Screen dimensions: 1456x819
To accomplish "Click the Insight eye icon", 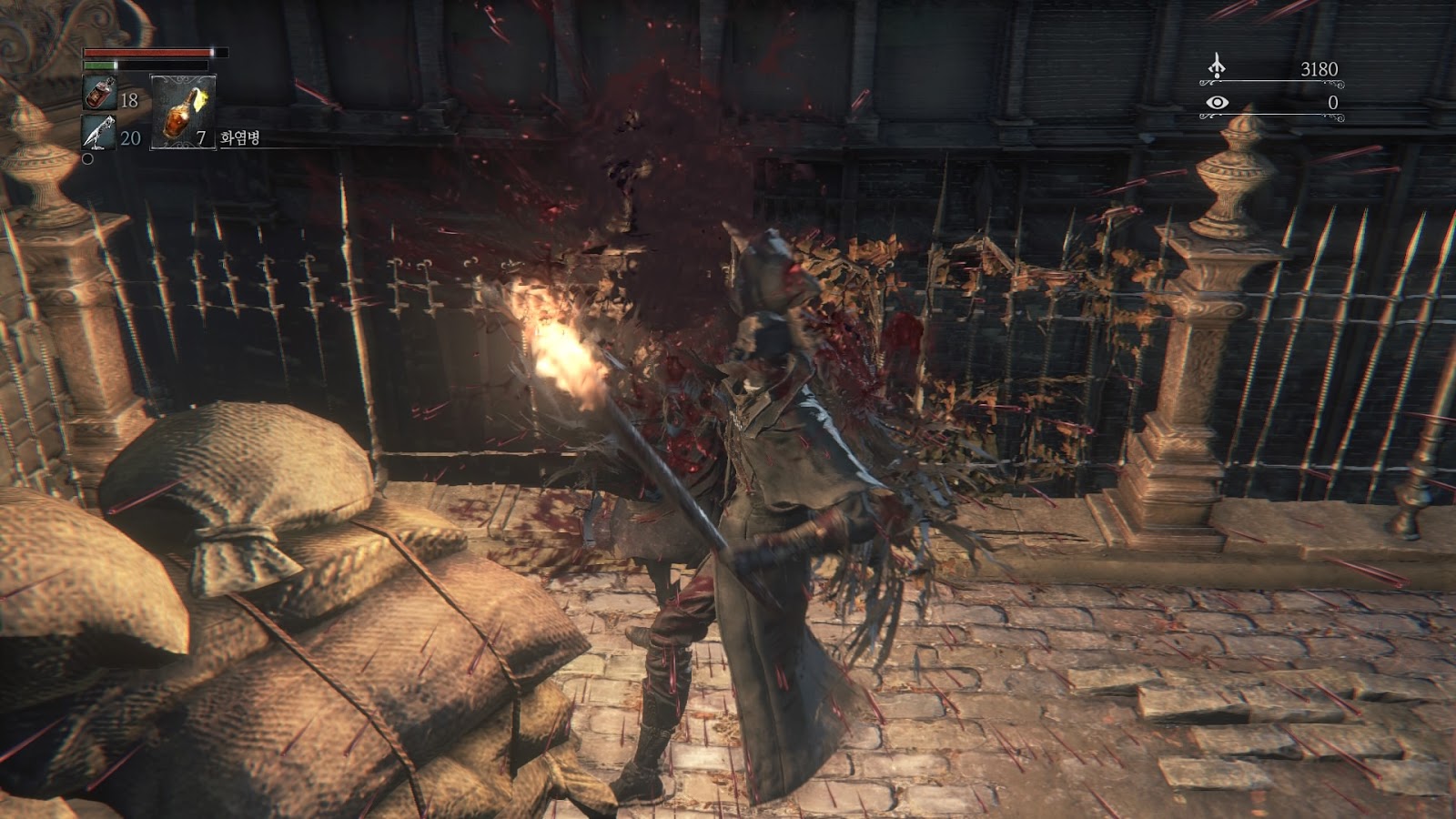I will coord(1217,103).
